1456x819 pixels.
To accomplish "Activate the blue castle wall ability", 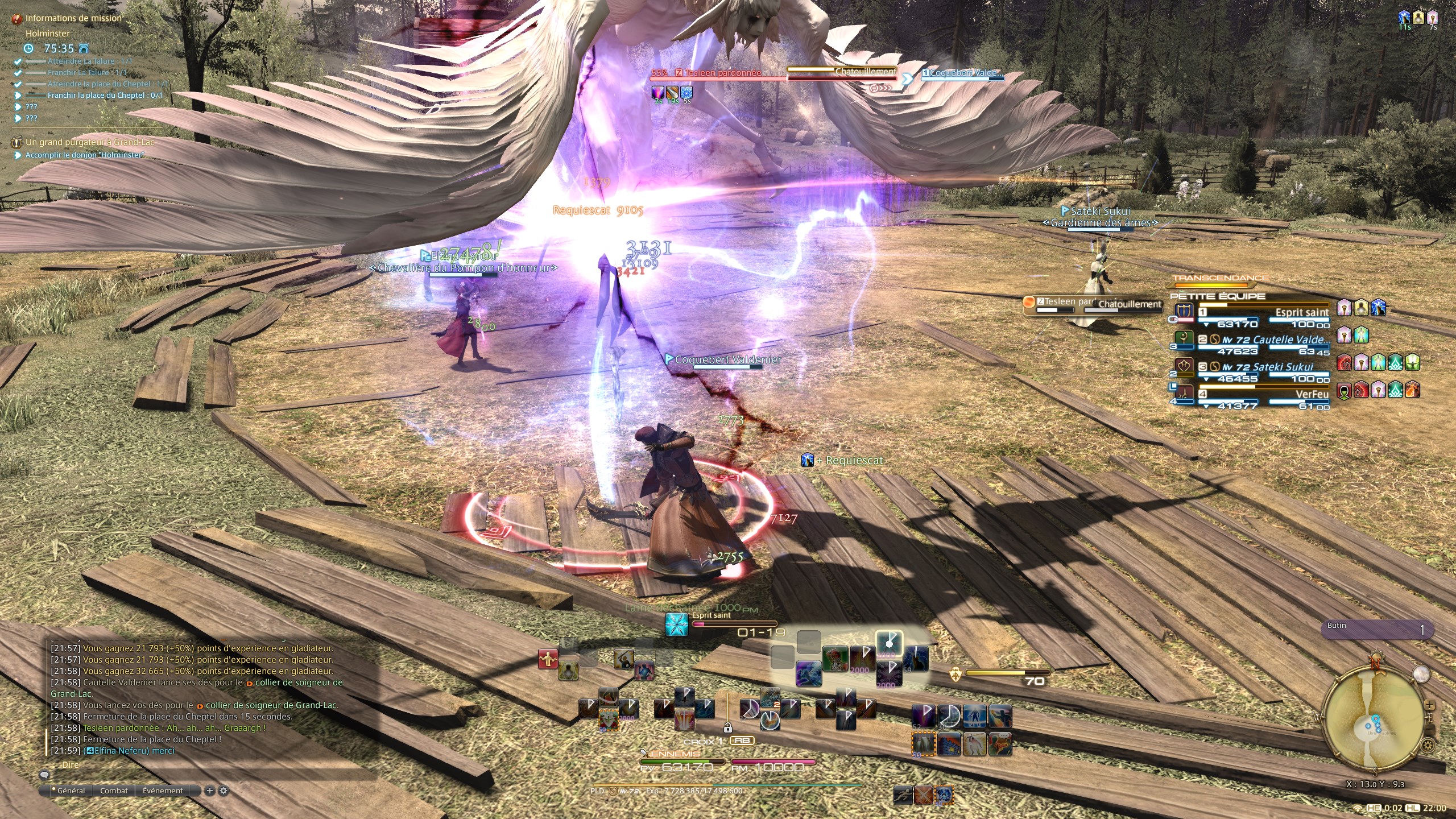I will pyautogui.click(x=948, y=743).
